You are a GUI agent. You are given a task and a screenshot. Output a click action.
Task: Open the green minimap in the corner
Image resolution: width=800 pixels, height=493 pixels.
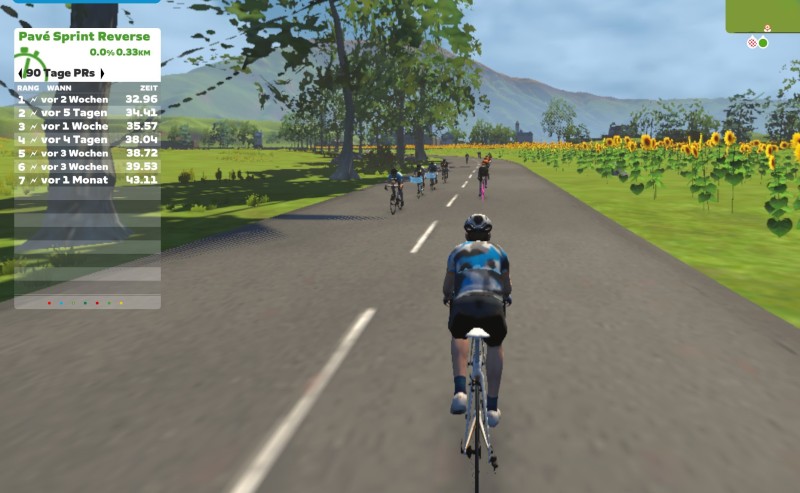(x=763, y=16)
